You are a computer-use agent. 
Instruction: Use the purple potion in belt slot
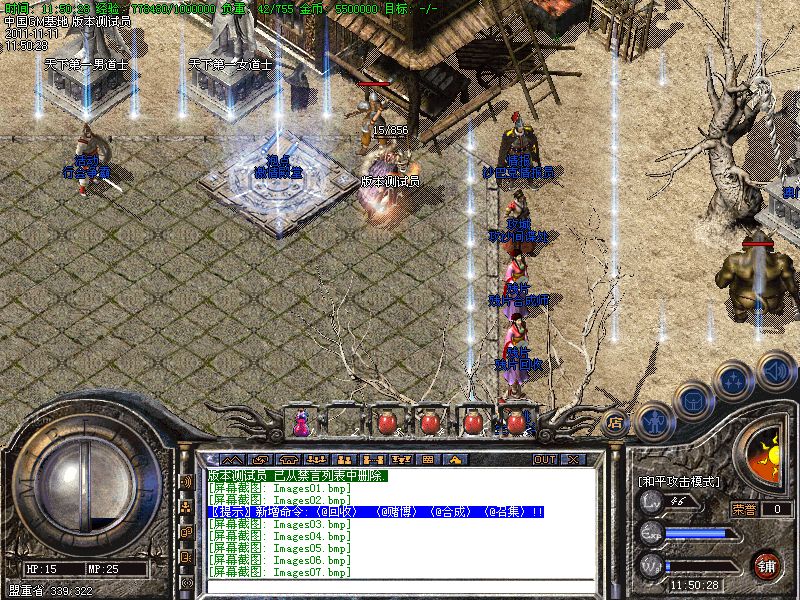[x=300, y=423]
